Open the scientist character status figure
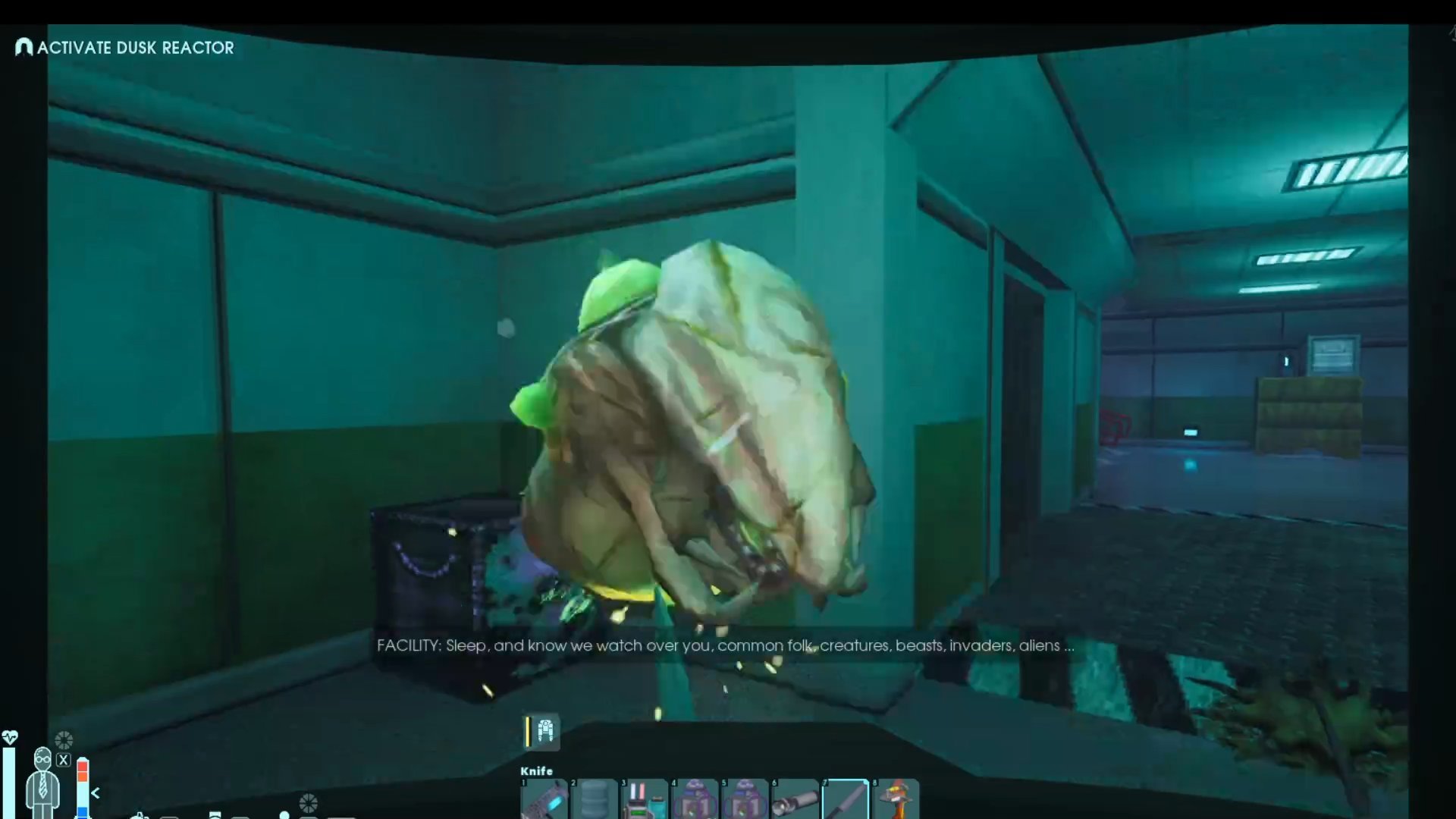 coord(42,781)
